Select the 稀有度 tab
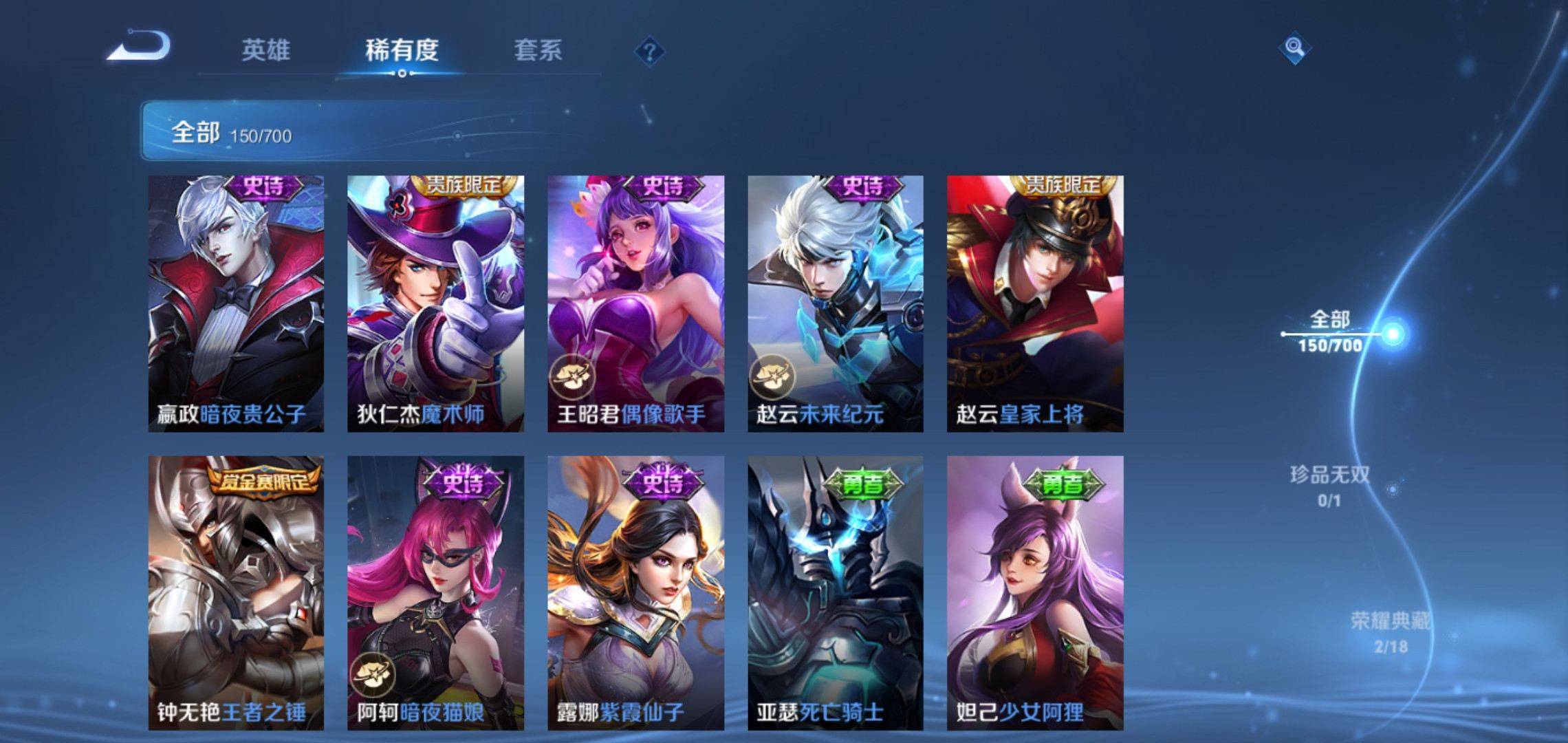 coord(402,50)
